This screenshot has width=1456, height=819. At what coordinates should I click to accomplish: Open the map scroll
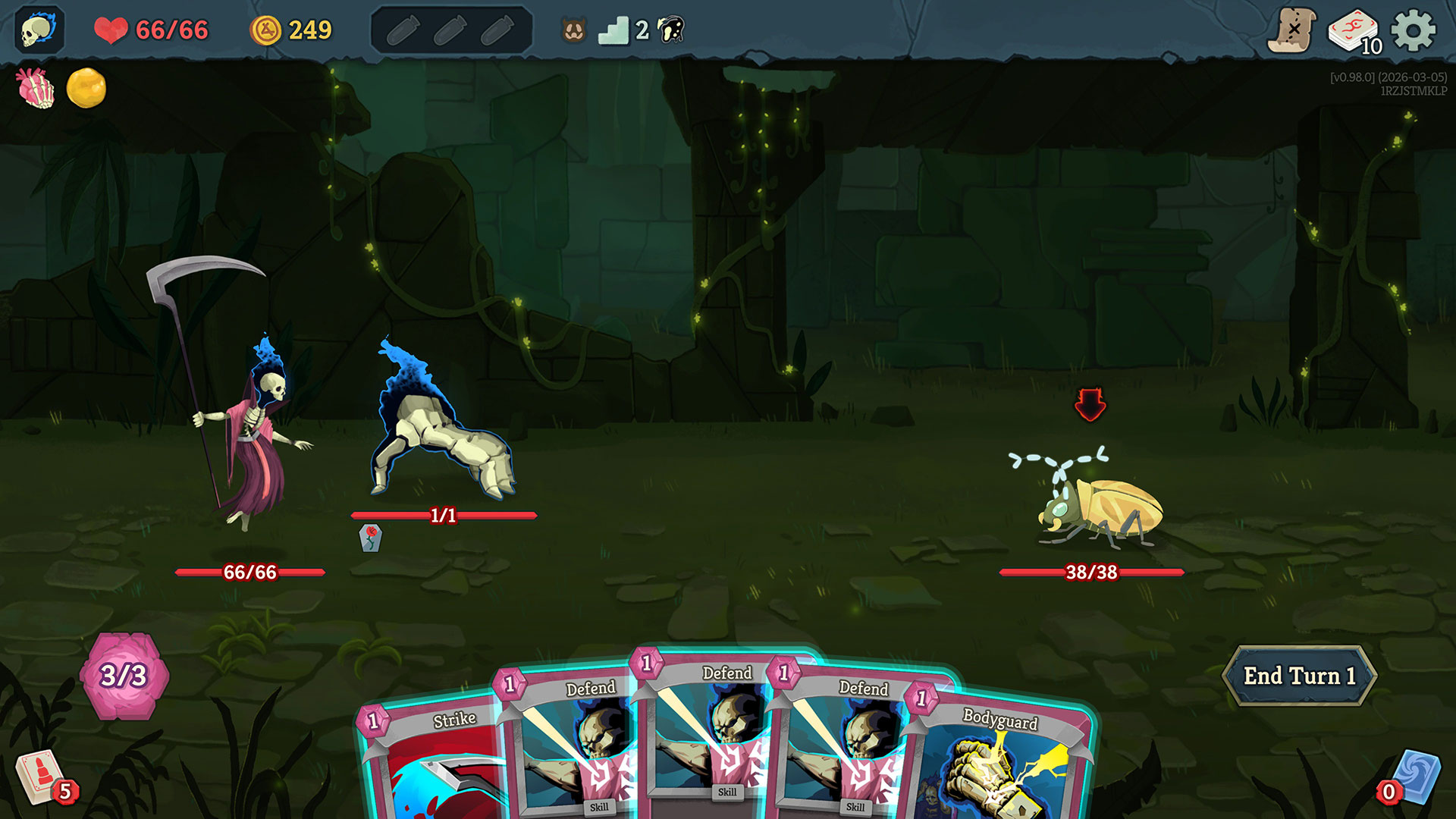[1291, 30]
